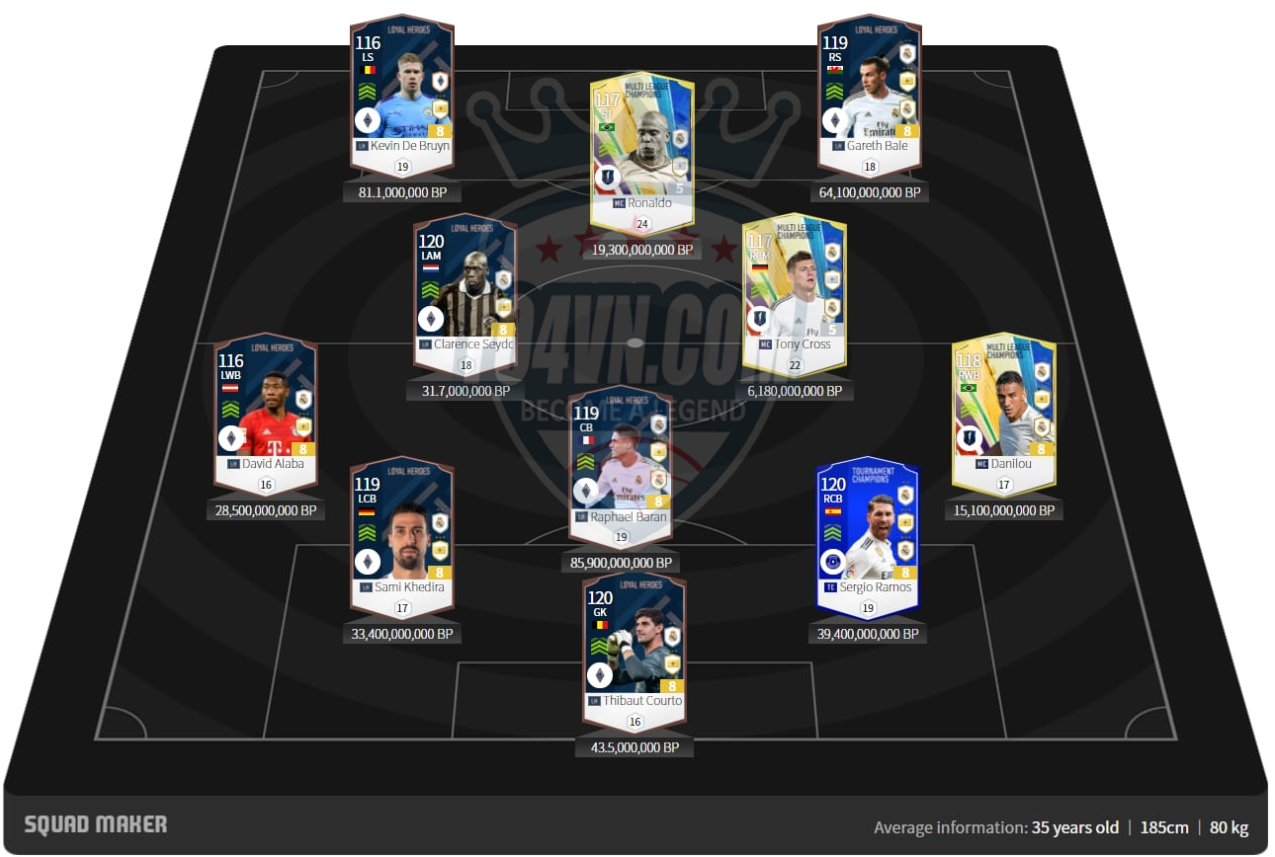
Task: Select David Alaba LWB card
Action: tap(265, 410)
